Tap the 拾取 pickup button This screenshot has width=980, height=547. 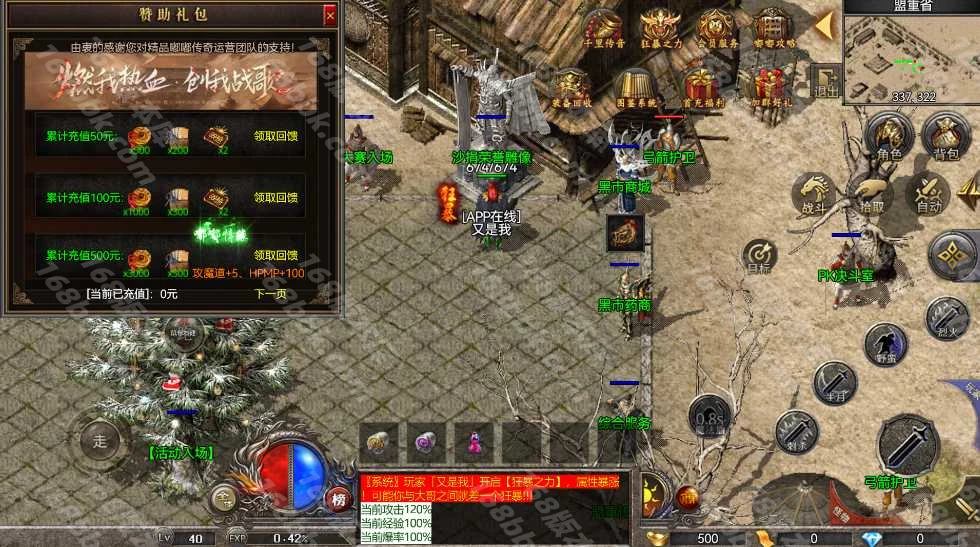[x=871, y=194]
